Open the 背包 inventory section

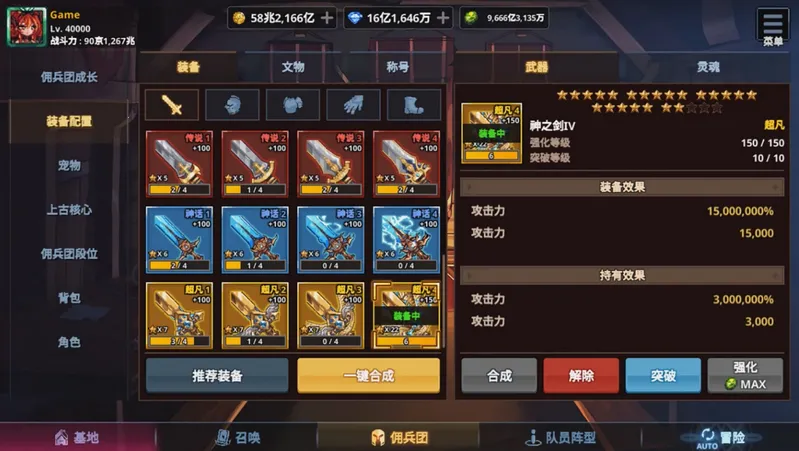pyautogui.click(x=69, y=298)
